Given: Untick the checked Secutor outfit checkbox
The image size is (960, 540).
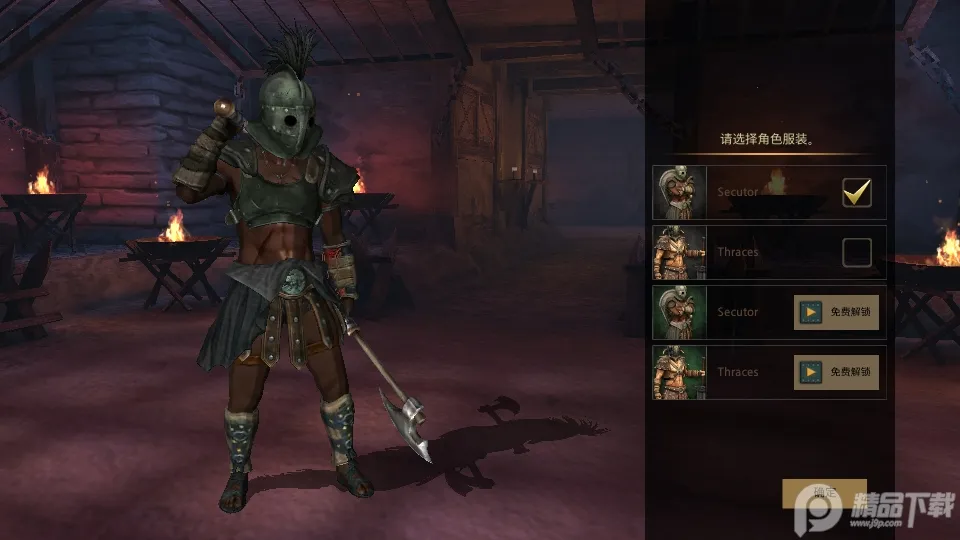Looking at the screenshot, I should [x=856, y=192].
